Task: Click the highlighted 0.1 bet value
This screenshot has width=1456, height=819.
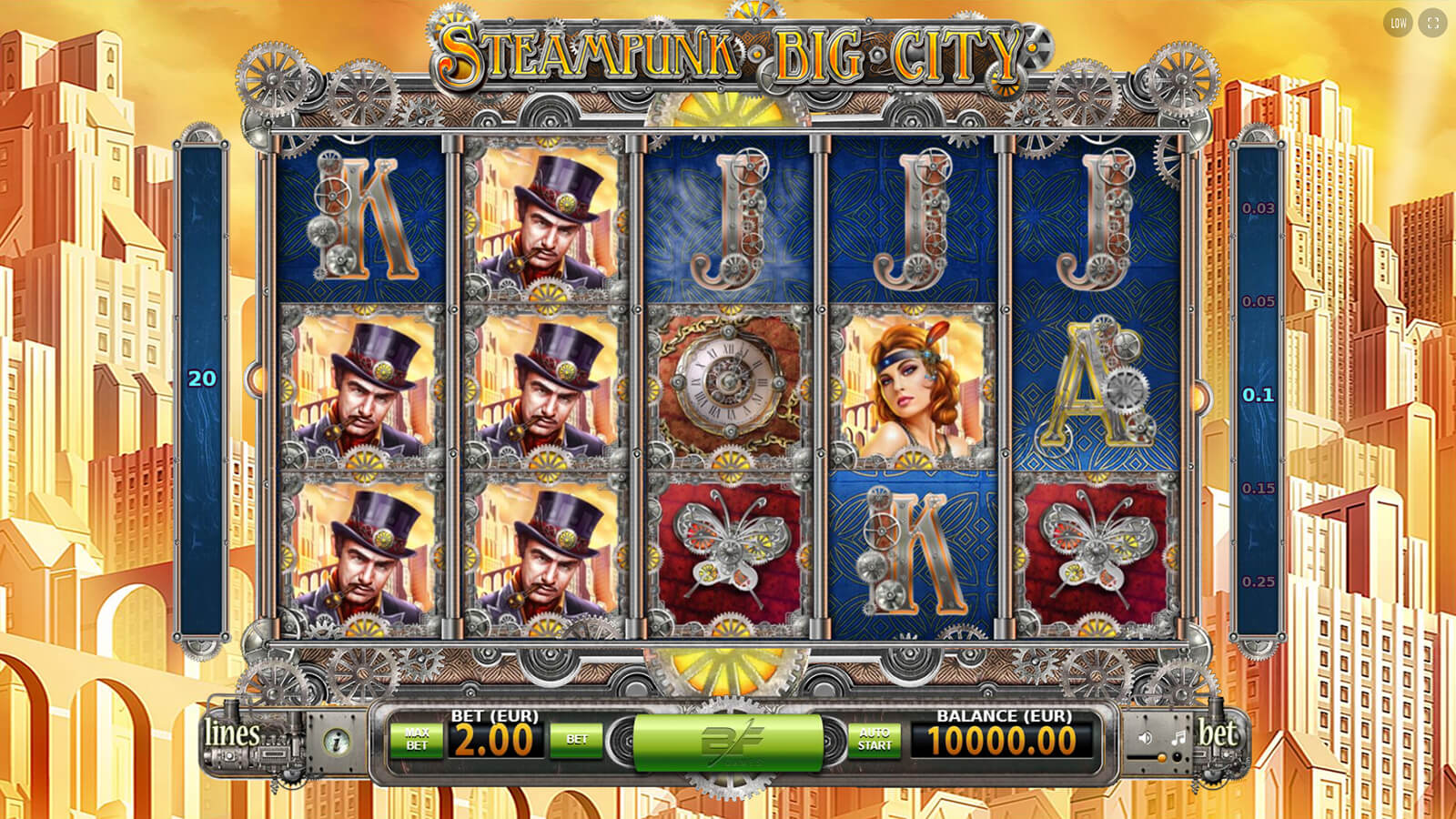Action: (x=1258, y=395)
